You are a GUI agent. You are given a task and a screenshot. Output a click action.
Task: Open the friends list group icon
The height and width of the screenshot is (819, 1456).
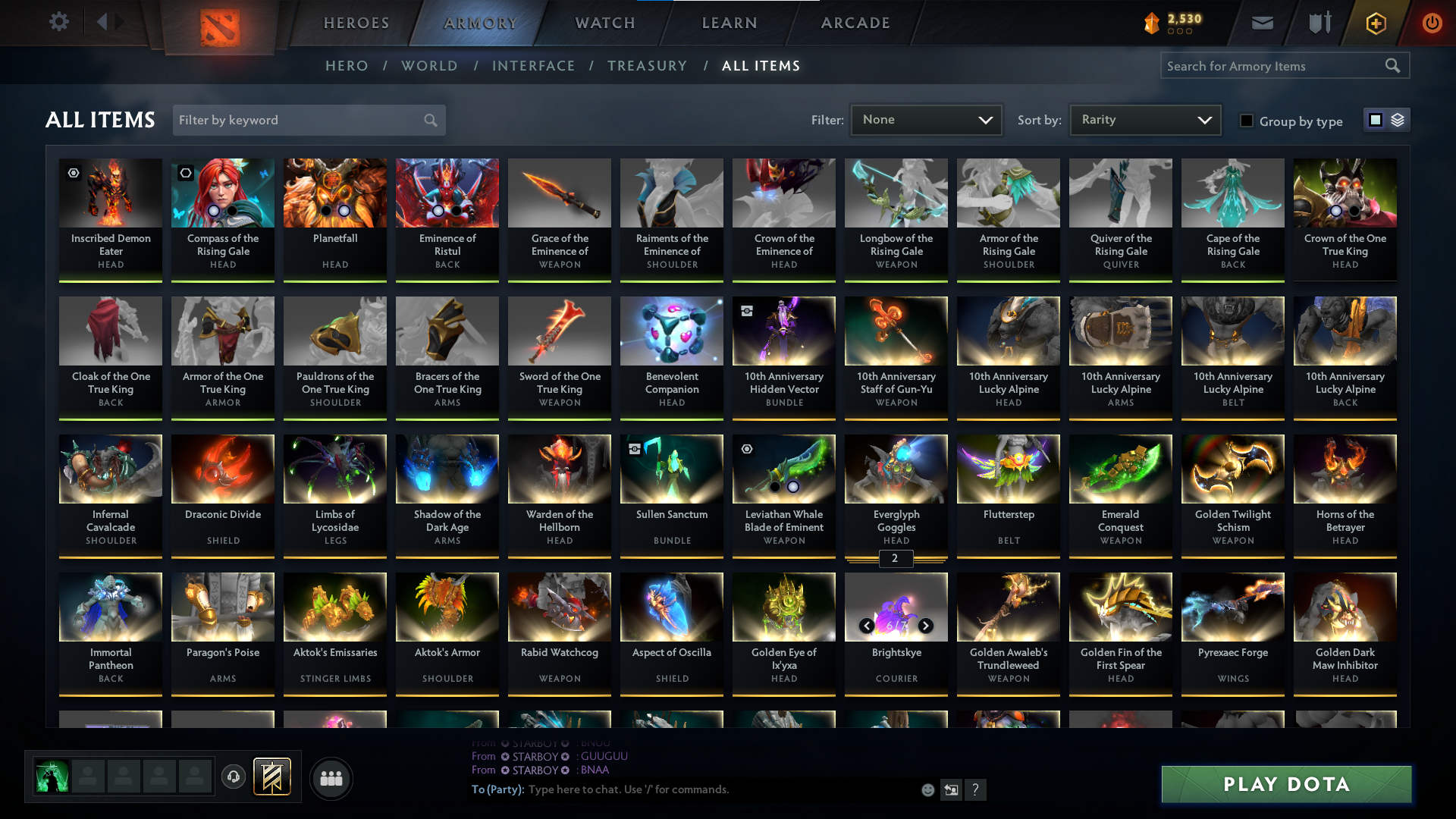coord(330,778)
